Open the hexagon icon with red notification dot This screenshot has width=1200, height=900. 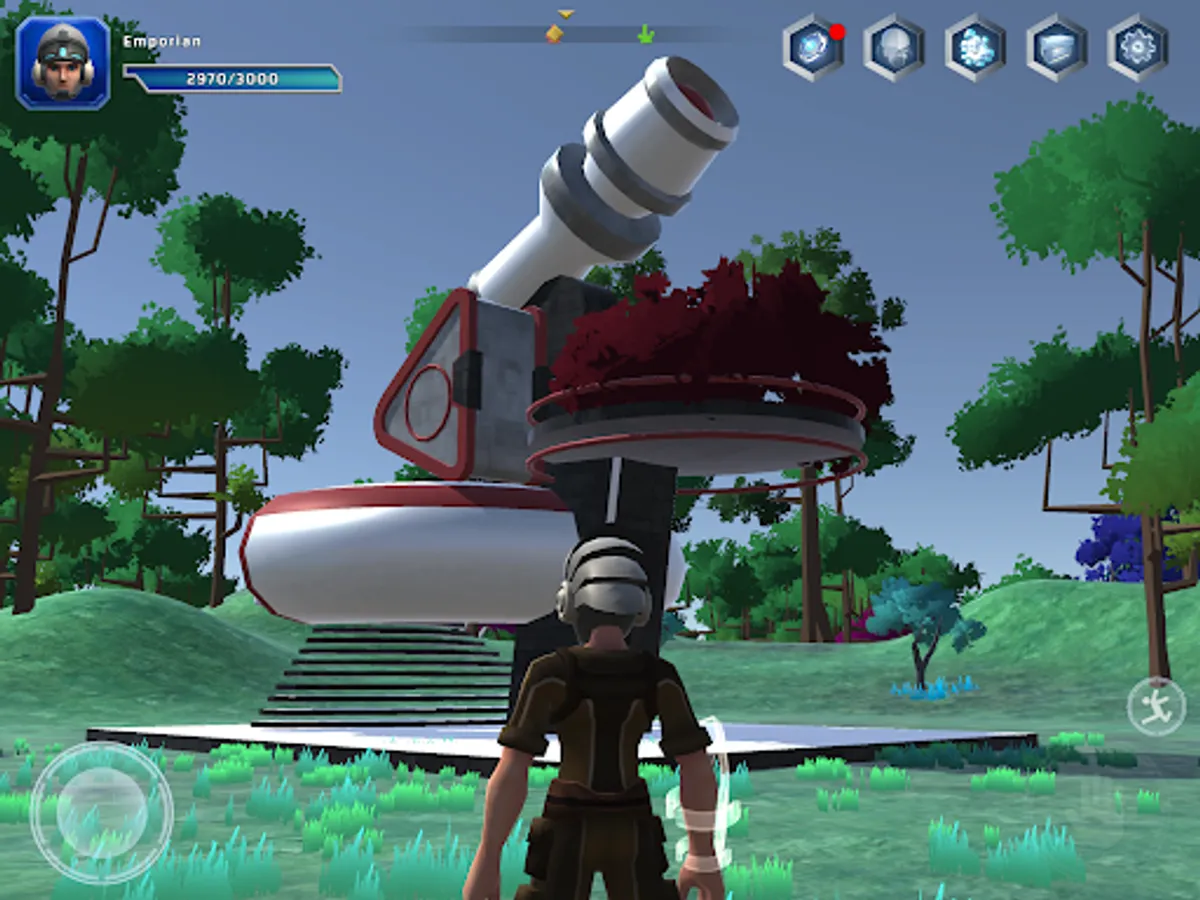point(813,48)
